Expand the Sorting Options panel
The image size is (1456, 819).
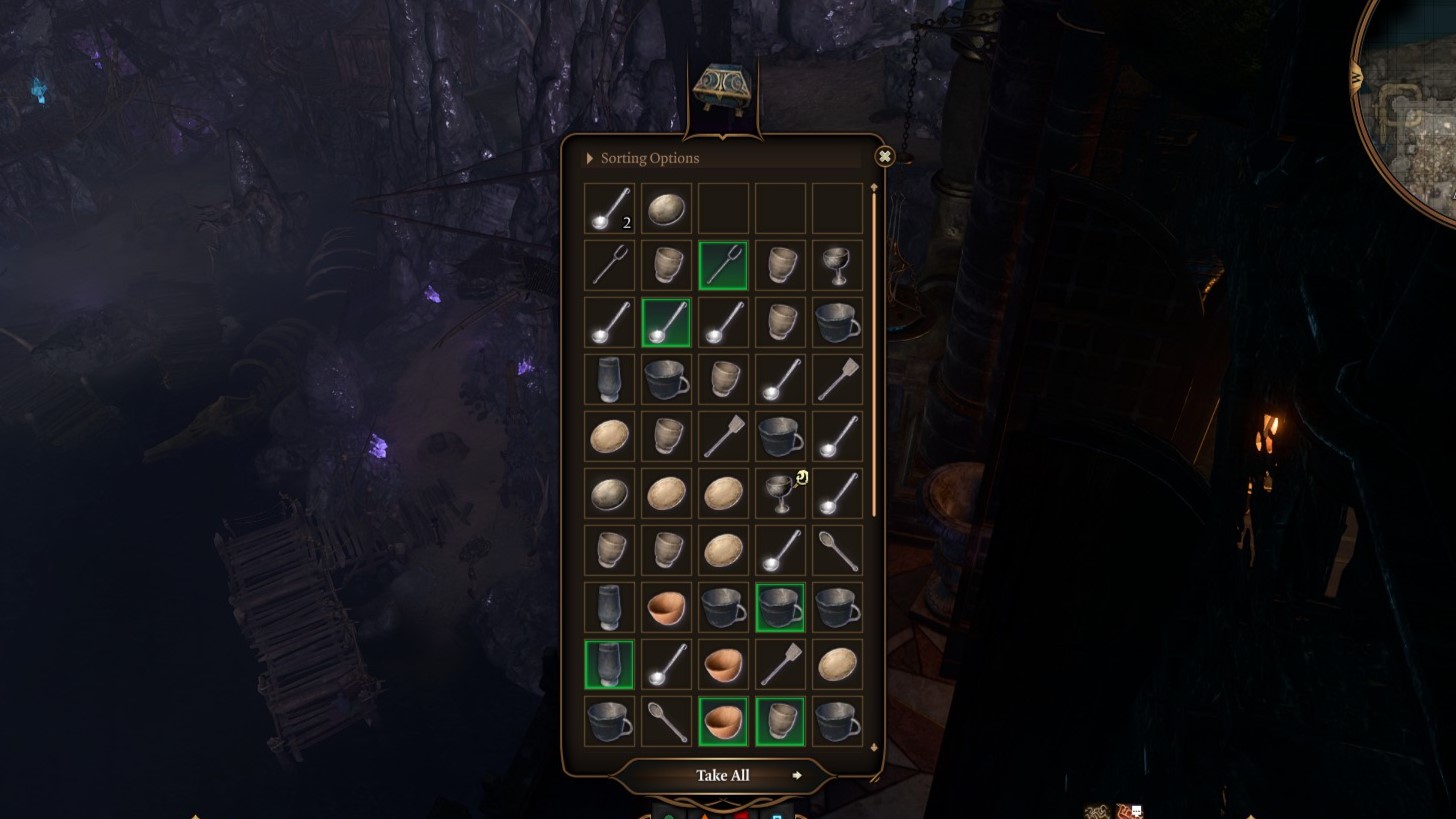point(589,157)
